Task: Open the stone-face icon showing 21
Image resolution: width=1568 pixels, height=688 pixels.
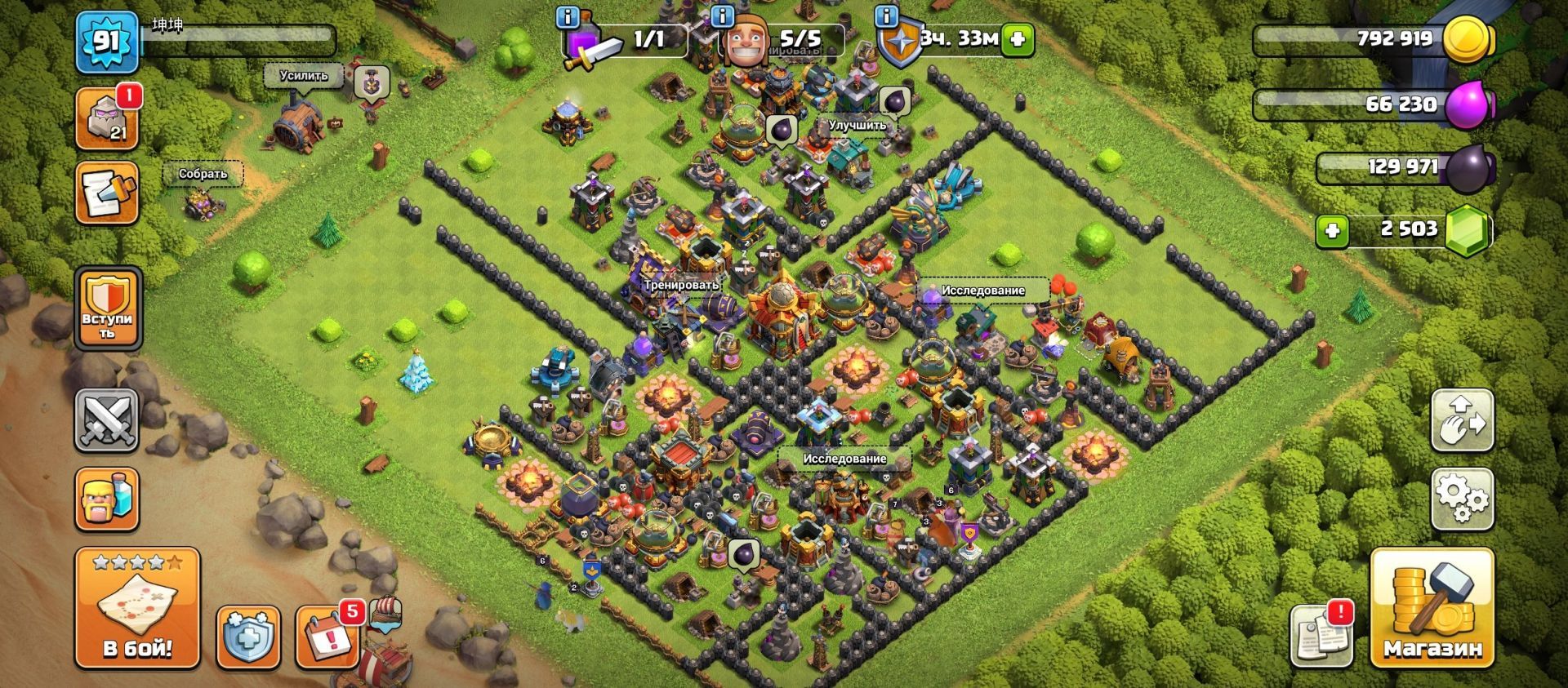Action: pos(107,119)
